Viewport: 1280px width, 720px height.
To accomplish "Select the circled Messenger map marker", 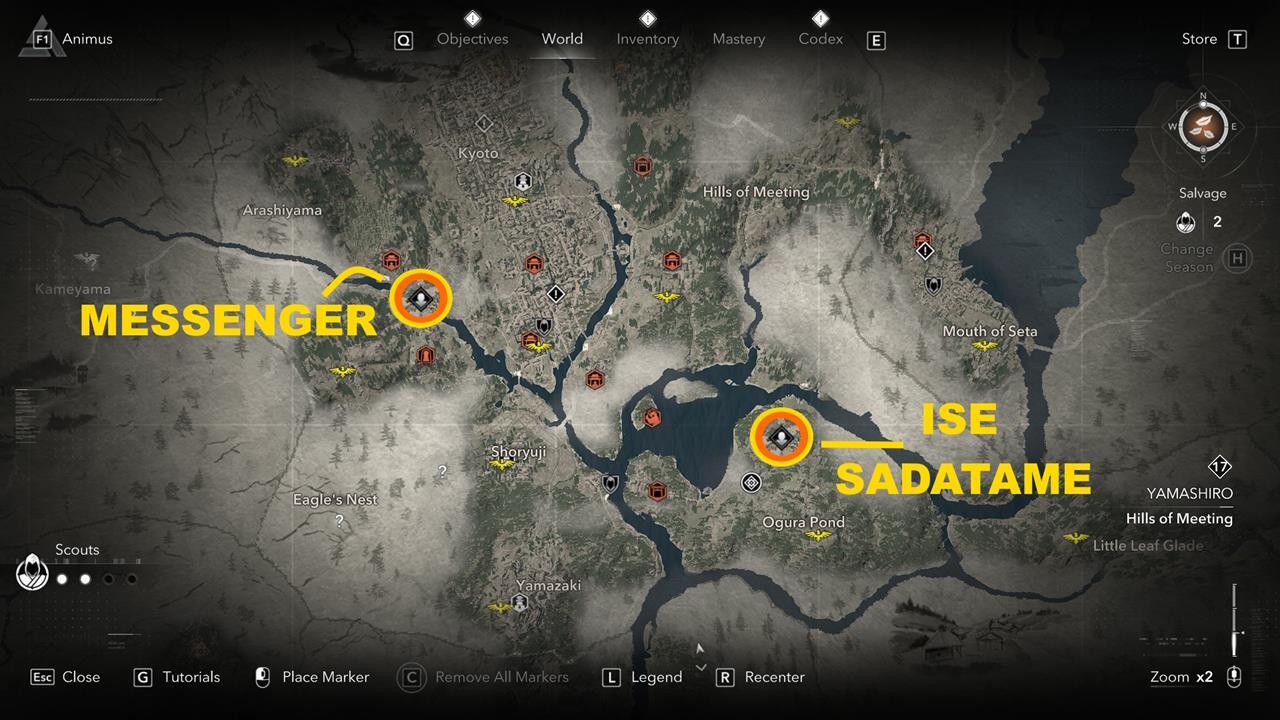I will point(421,298).
